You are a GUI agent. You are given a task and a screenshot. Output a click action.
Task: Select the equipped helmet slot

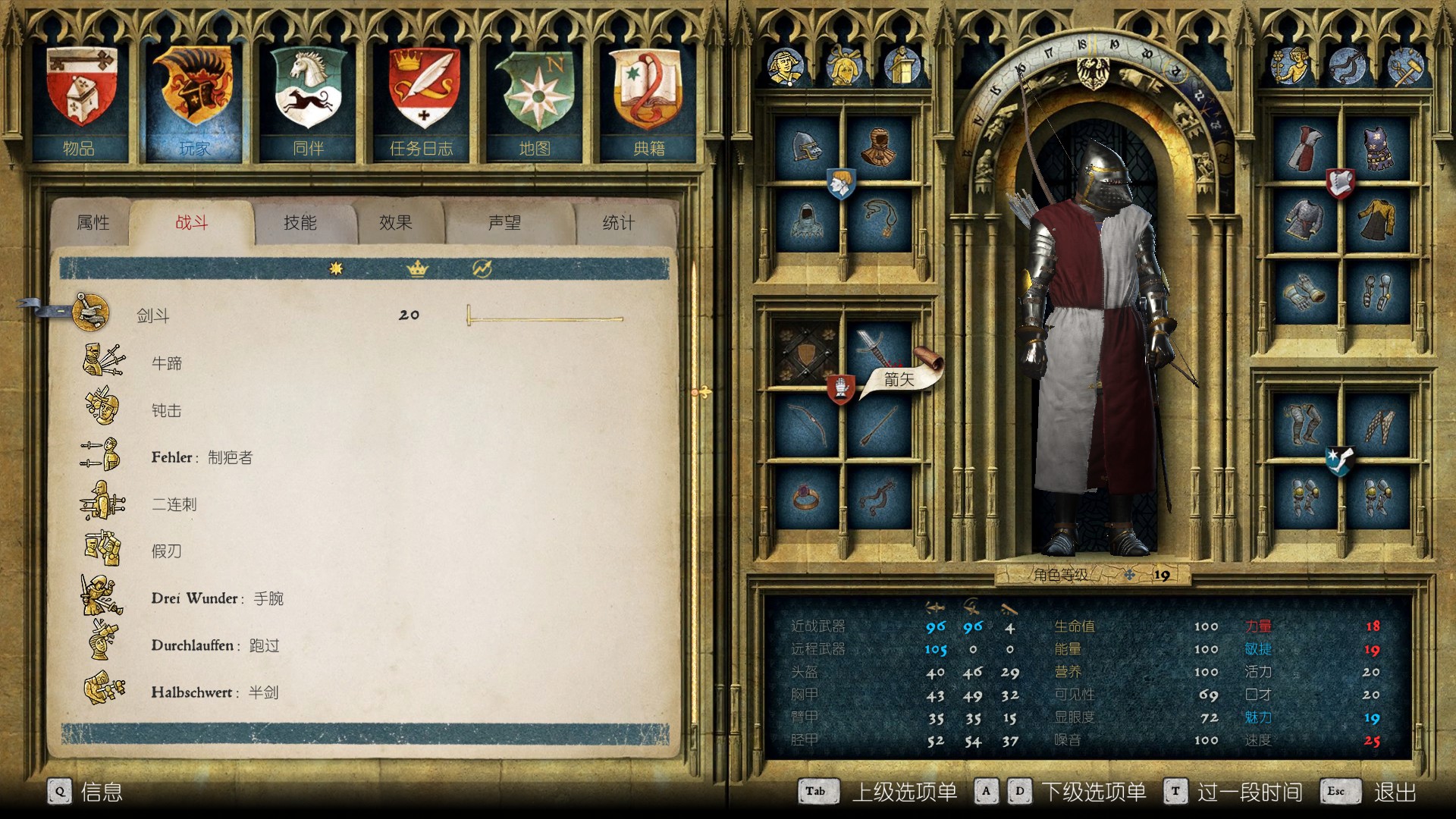pos(807,147)
